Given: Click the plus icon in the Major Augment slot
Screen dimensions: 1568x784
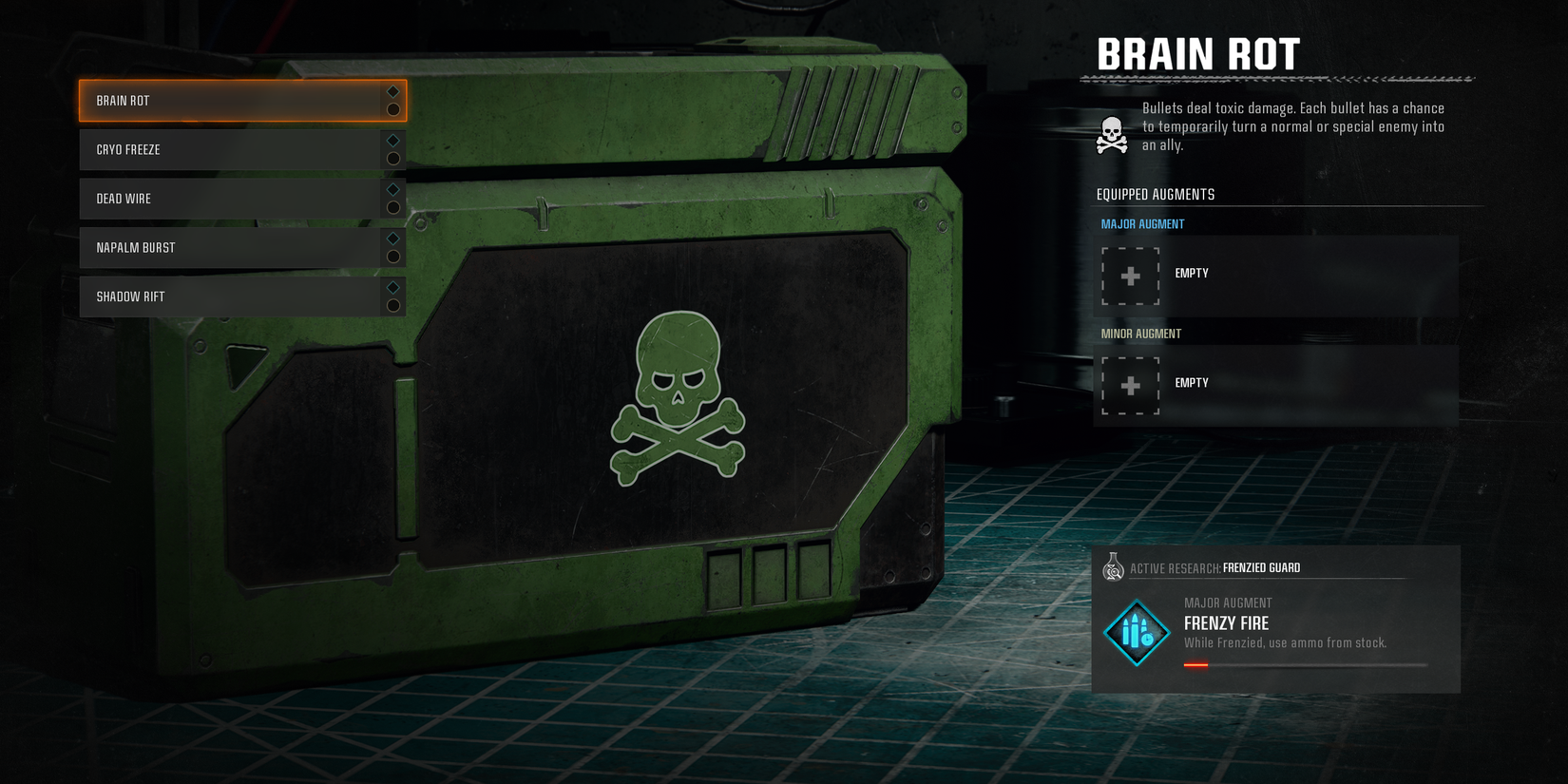Looking at the screenshot, I should coord(1130,277).
